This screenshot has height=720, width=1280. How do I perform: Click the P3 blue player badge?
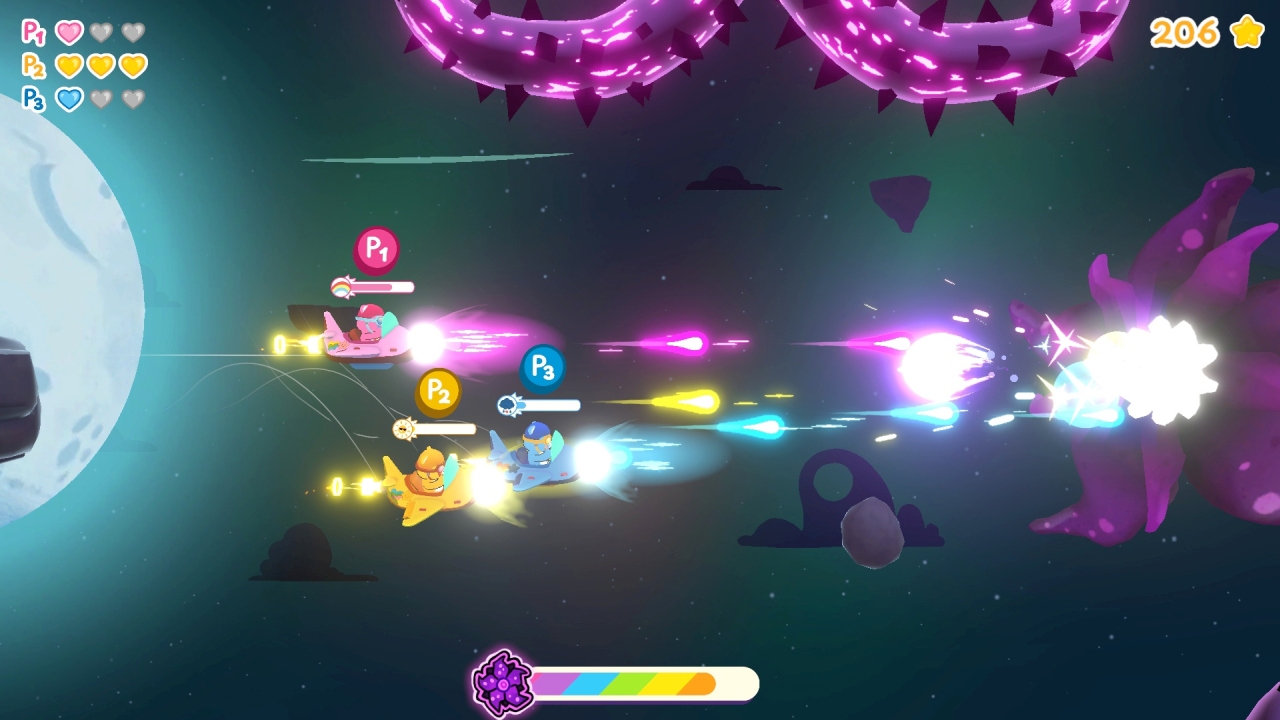541,367
